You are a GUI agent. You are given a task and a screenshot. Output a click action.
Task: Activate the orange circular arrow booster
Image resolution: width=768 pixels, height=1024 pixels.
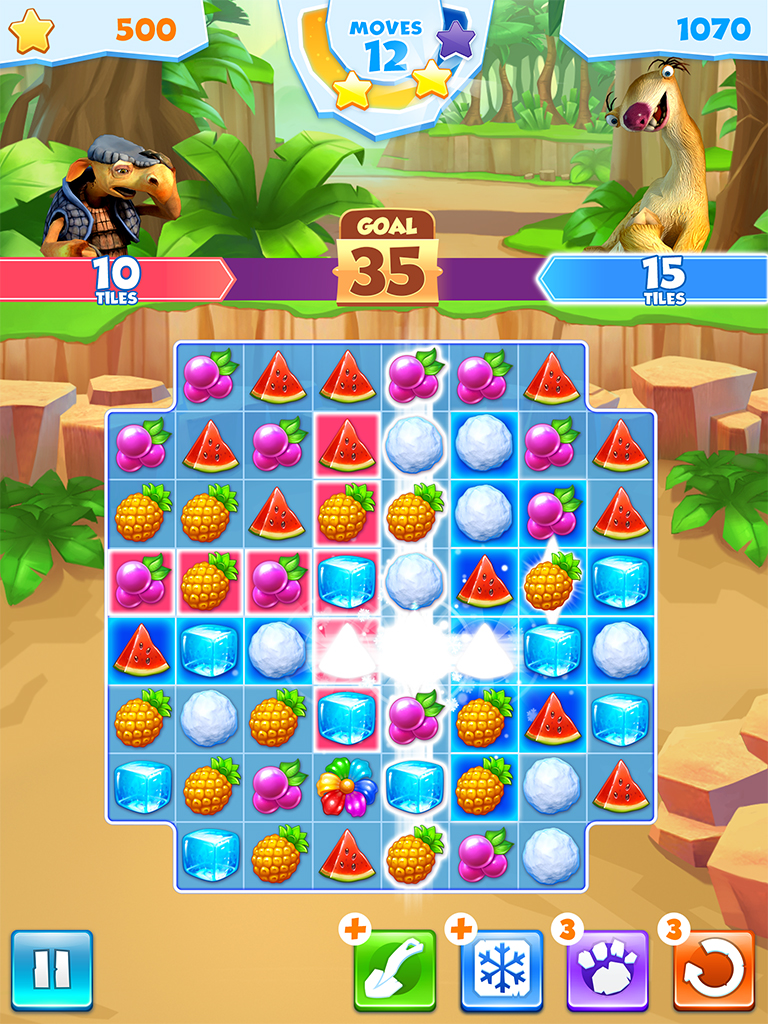click(714, 971)
